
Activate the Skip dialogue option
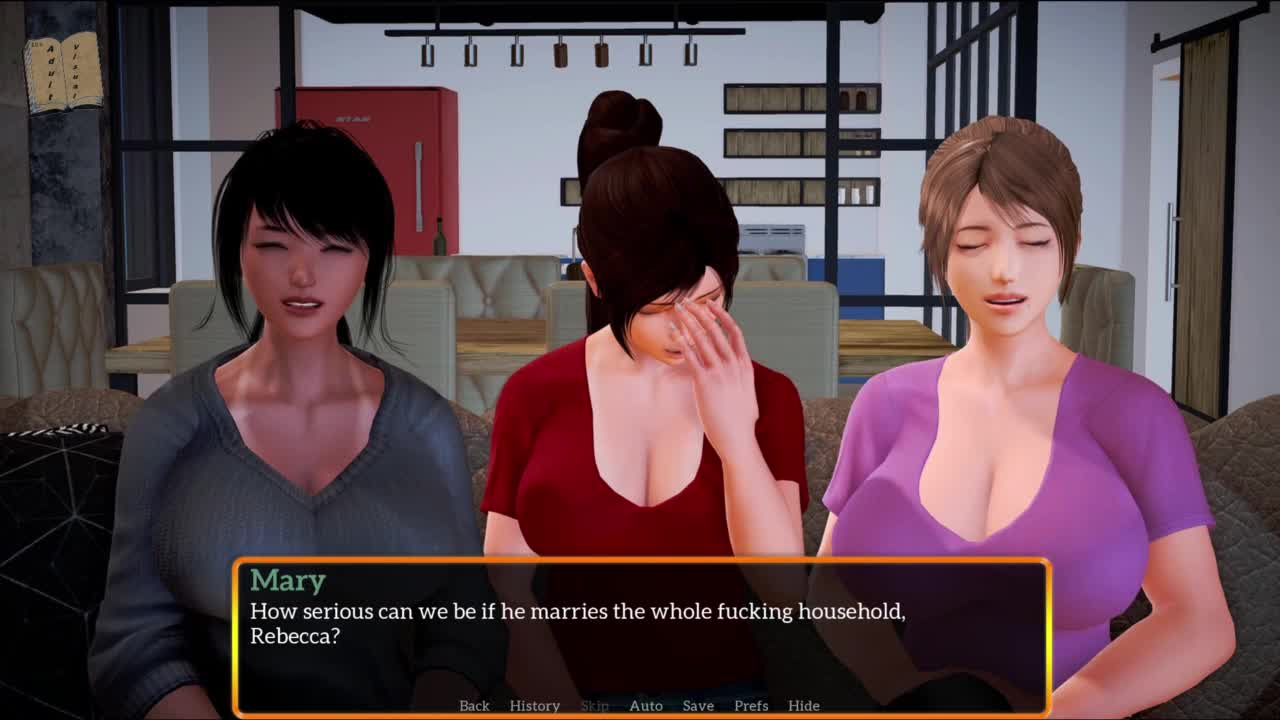coord(594,705)
